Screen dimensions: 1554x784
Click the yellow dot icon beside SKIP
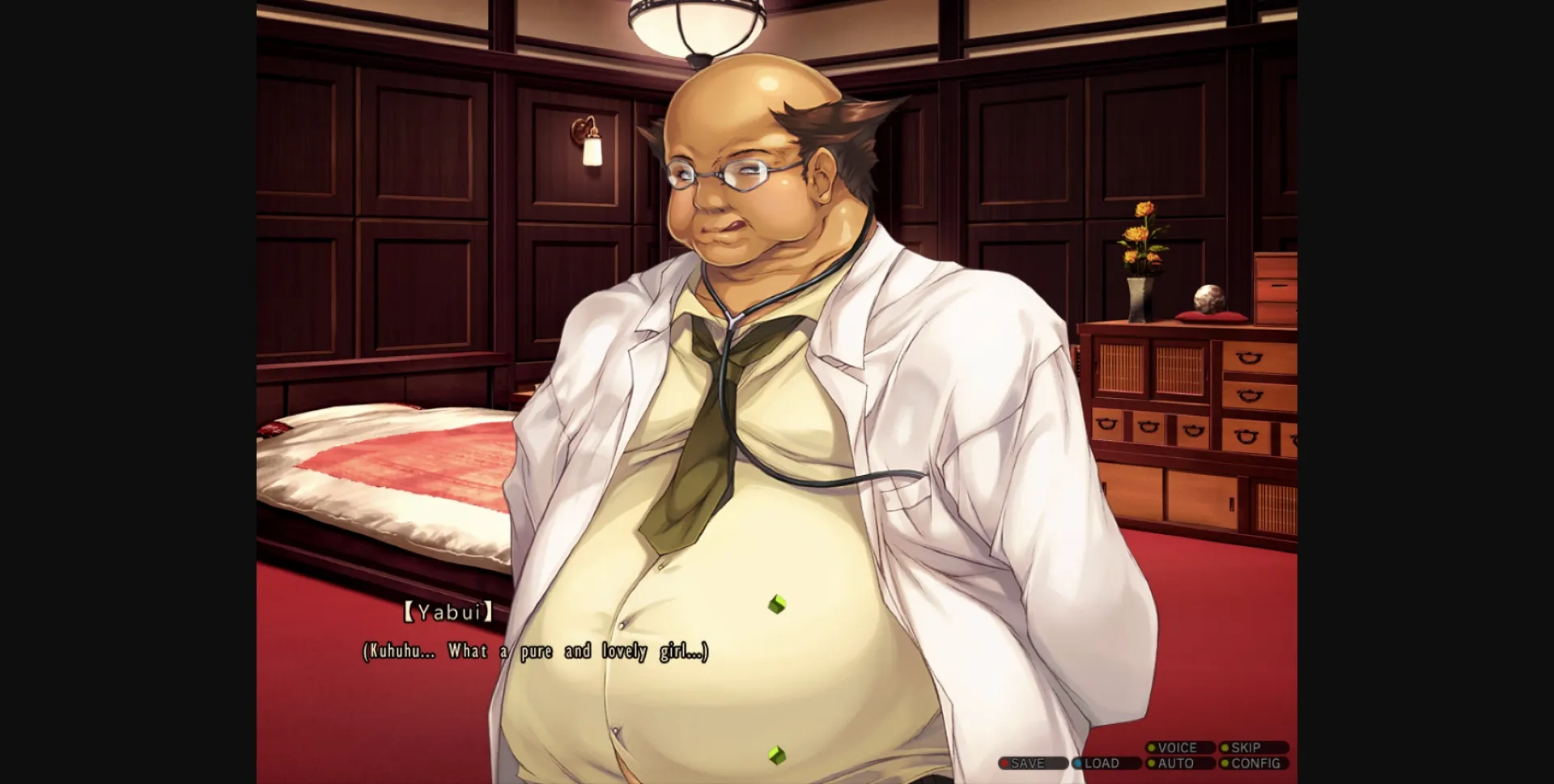(x=1225, y=748)
